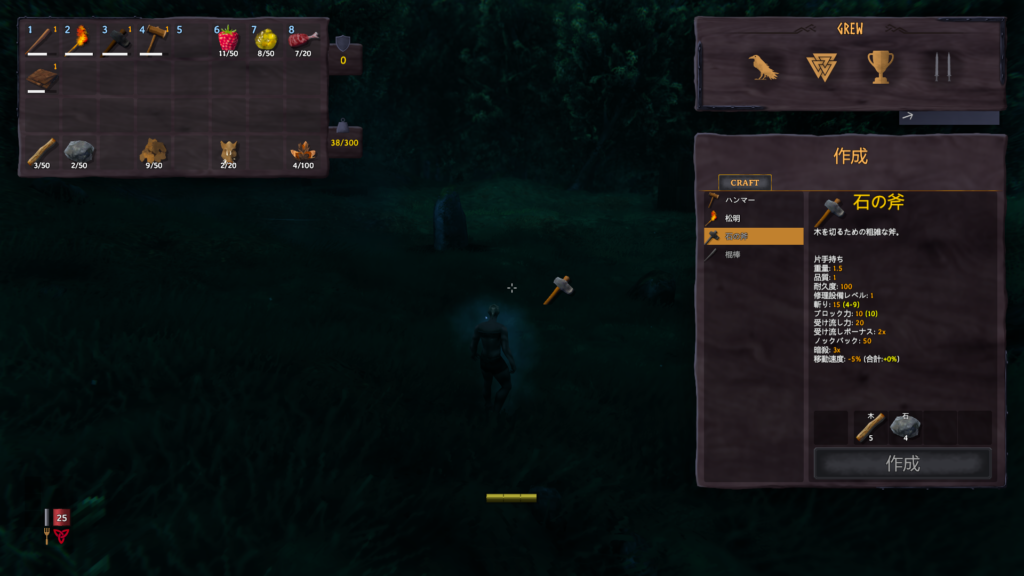Show the trophies collection
The height and width of the screenshot is (576, 1024).
(x=880, y=67)
